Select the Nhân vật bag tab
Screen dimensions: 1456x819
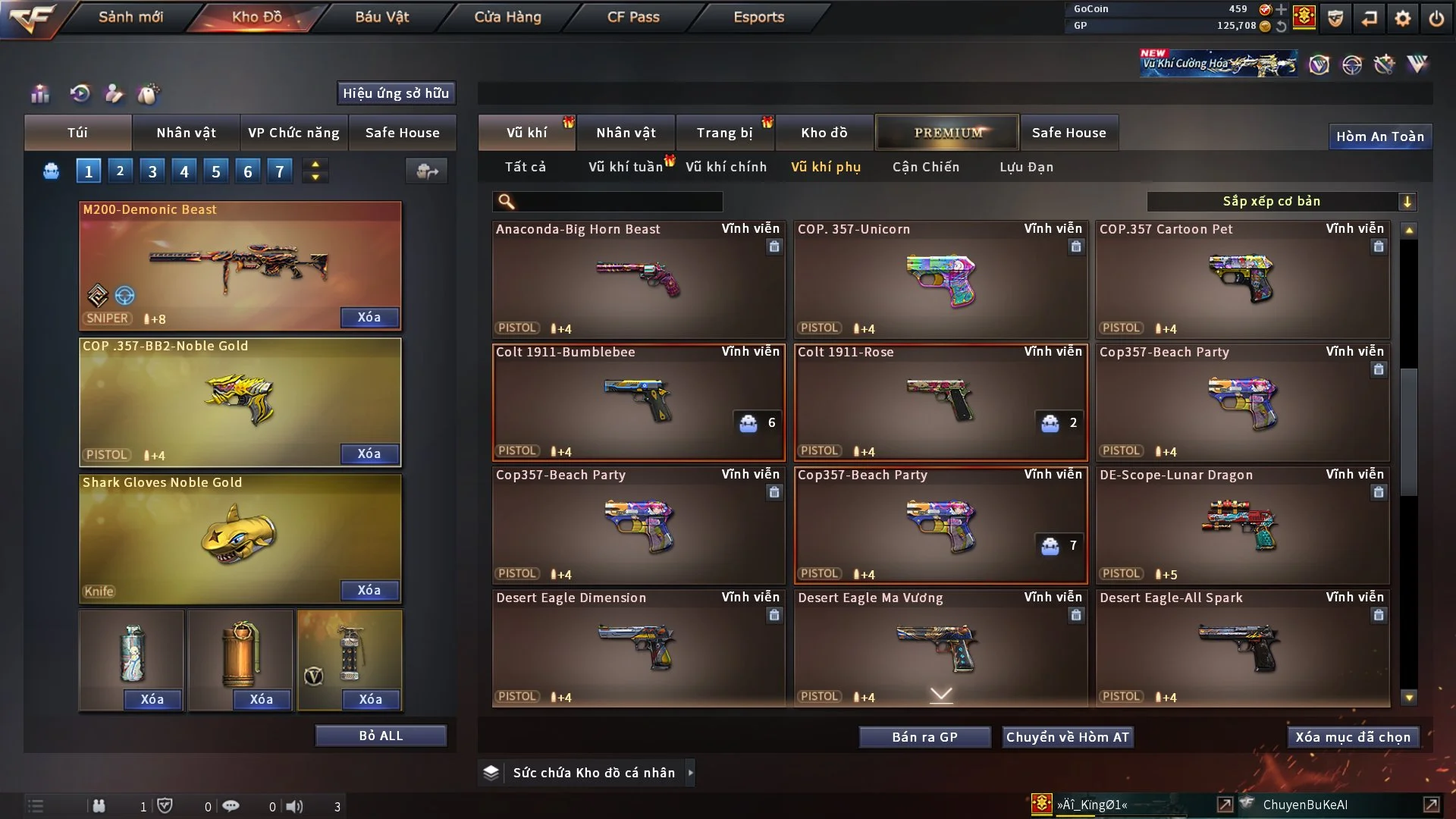(x=186, y=133)
